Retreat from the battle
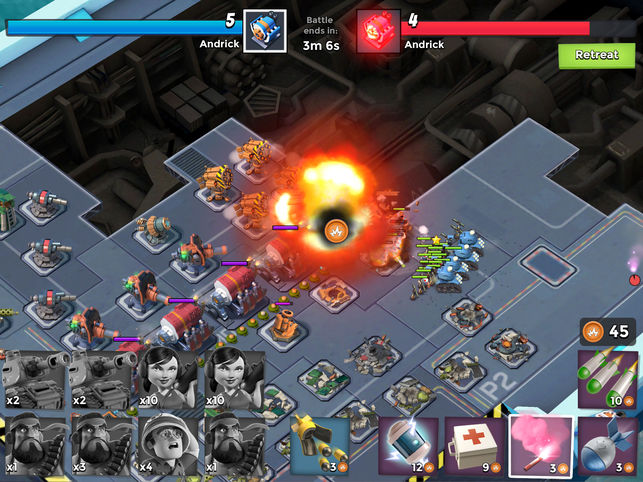 tap(597, 55)
